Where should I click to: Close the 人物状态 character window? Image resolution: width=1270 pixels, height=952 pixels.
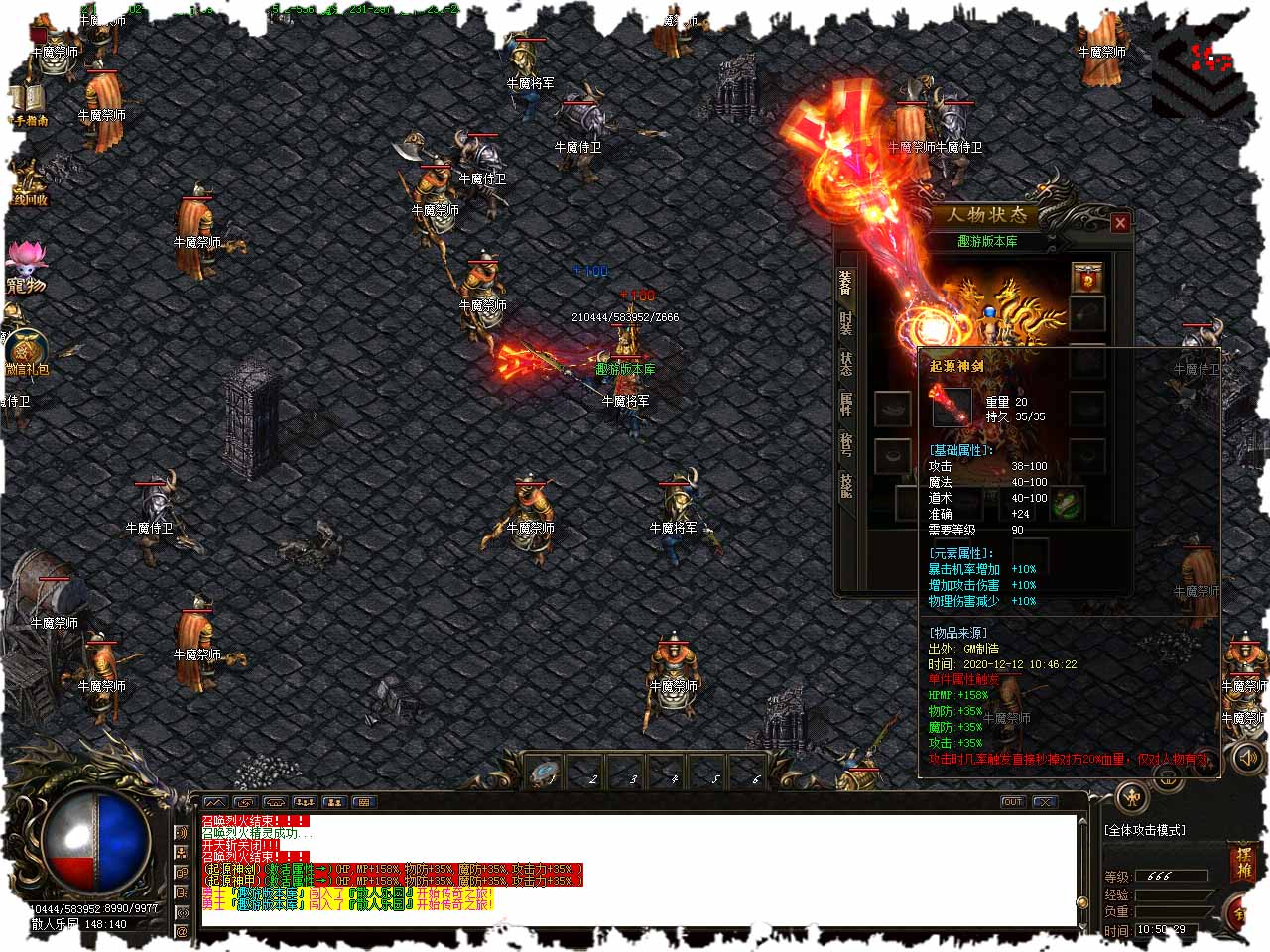[x=1120, y=223]
